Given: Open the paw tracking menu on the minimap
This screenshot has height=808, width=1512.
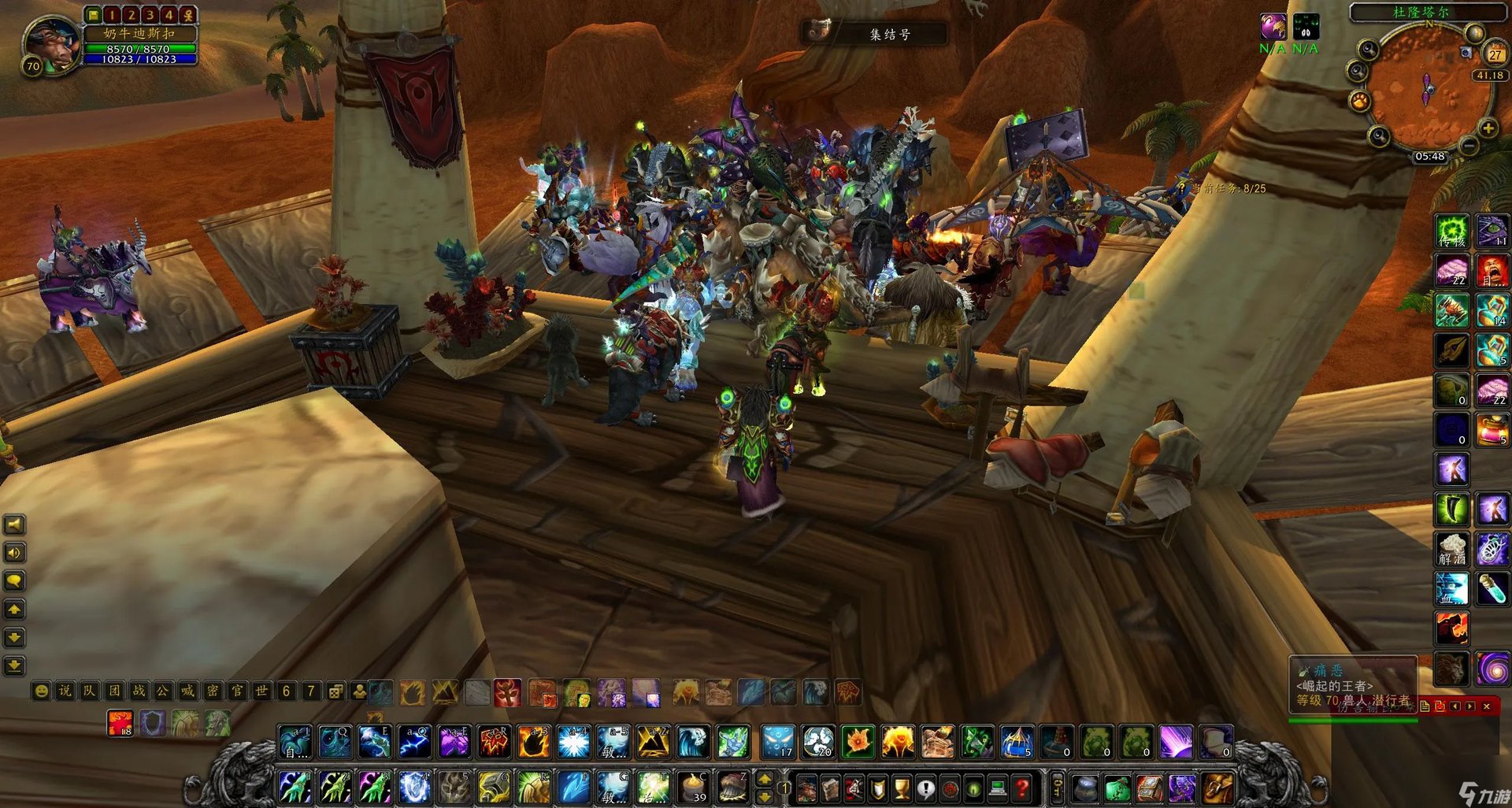Looking at the screenshot, I should [1360, 101].
